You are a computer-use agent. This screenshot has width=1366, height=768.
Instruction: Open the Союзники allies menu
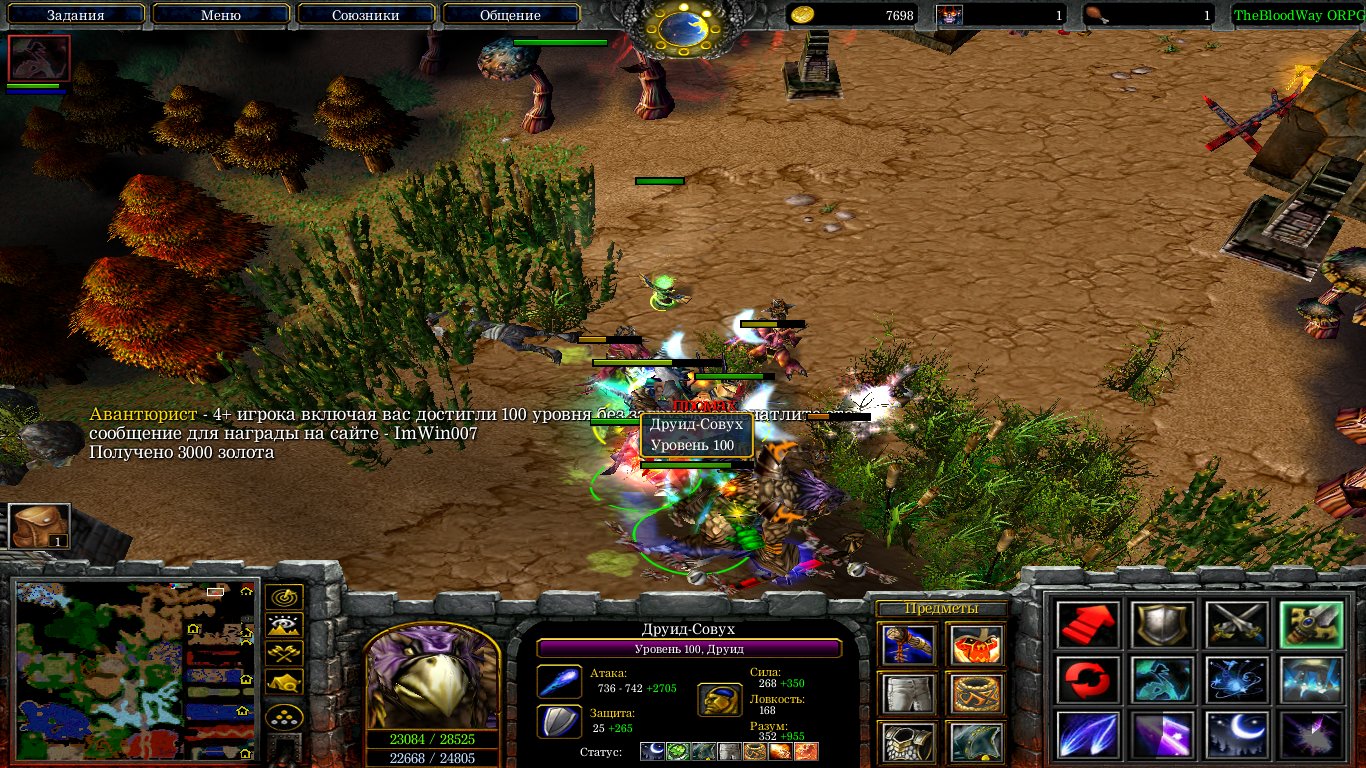(x=365, y=15)
